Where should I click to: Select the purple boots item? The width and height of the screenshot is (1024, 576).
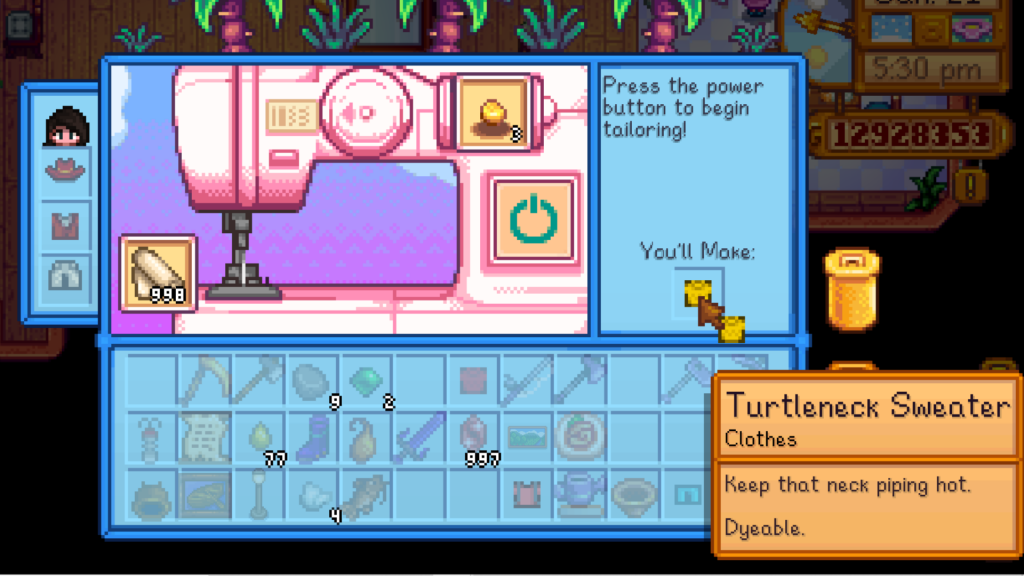(x=312, y=437)
